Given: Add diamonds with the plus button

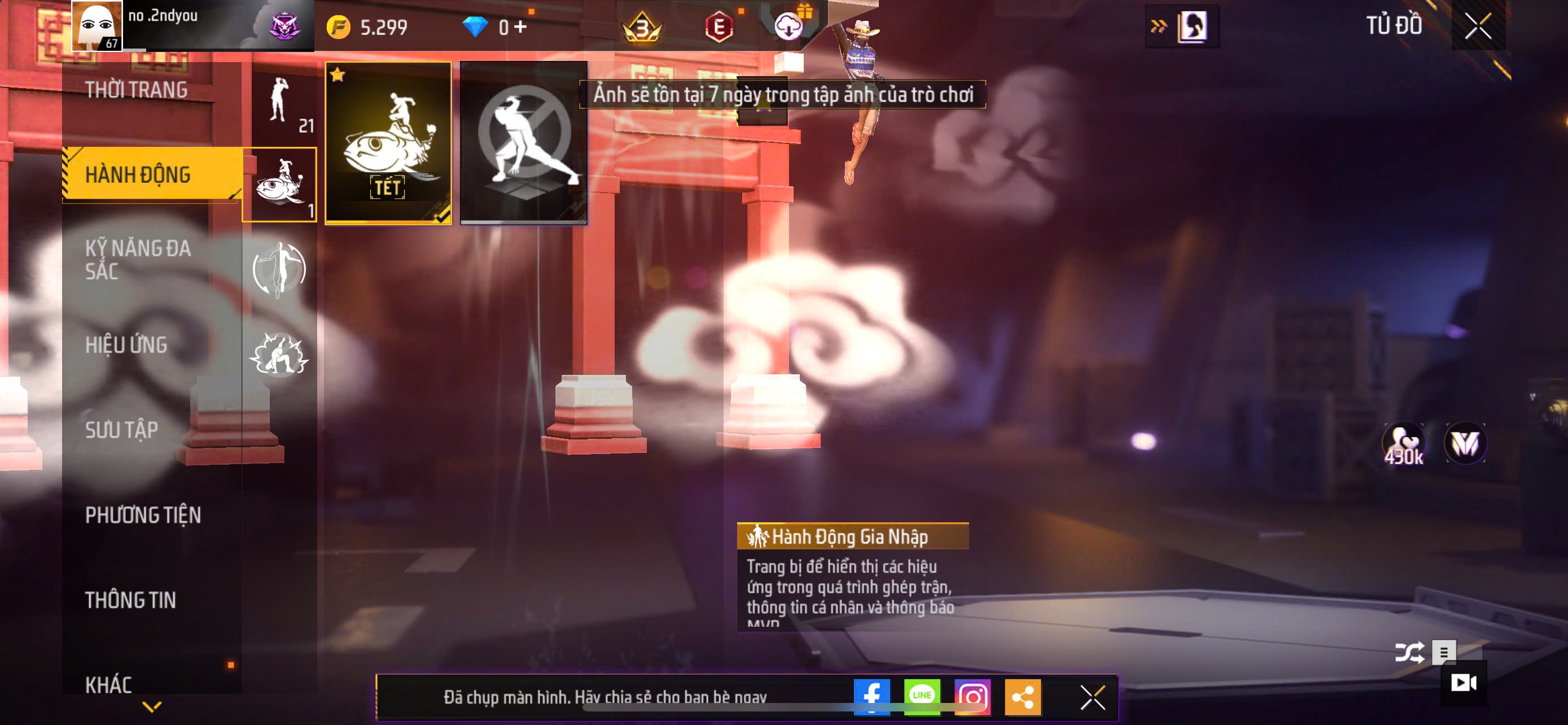Looking at the screenshot, I should tap(520, 27).
